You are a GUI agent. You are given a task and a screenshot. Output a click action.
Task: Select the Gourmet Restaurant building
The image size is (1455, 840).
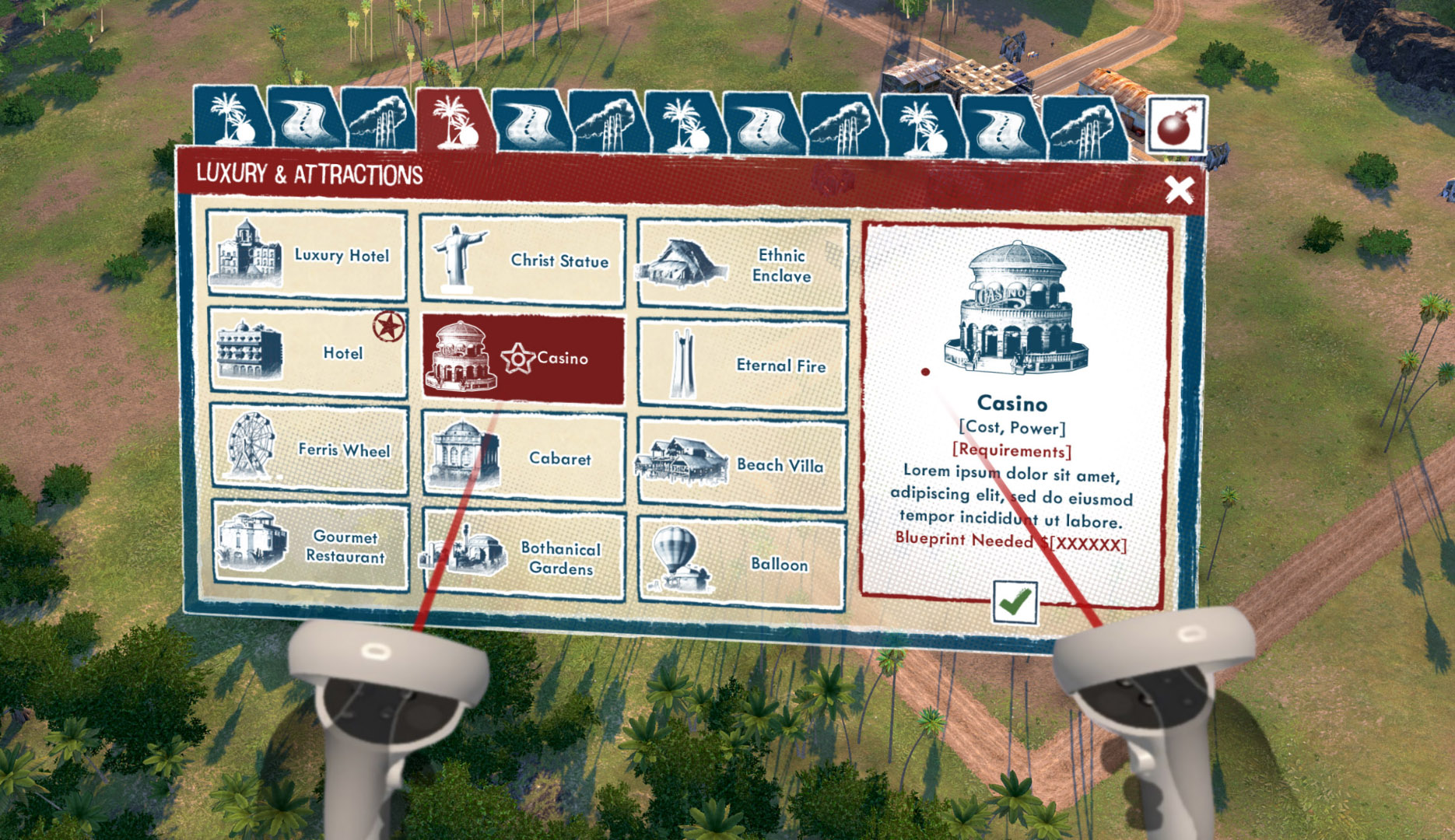click(310, 546)
